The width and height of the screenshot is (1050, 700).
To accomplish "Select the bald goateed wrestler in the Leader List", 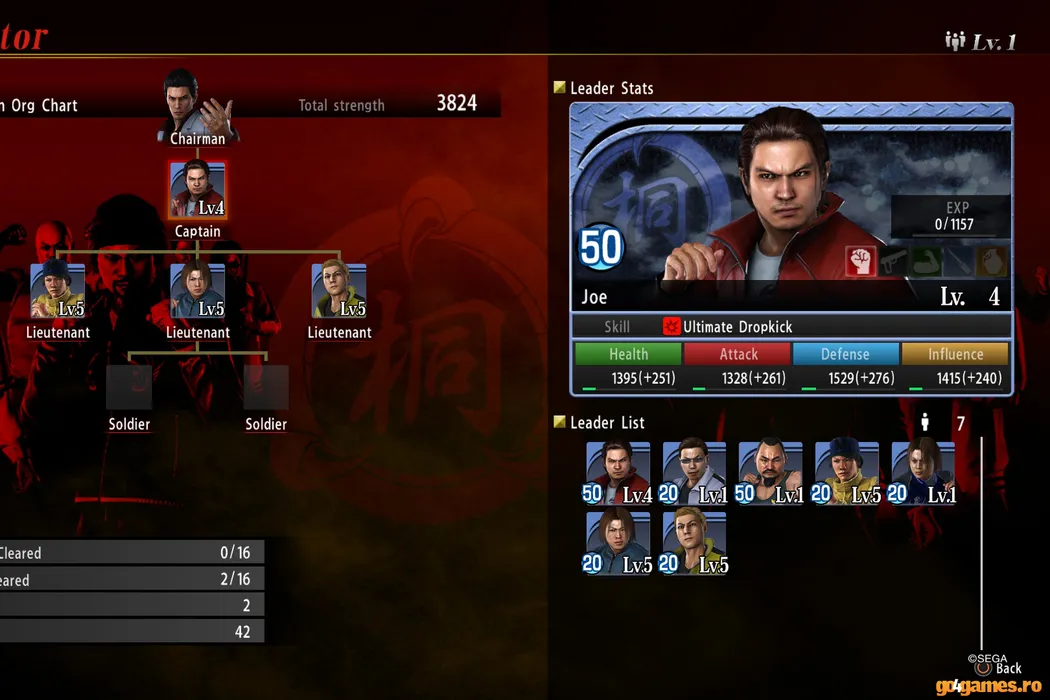I will pos(770,472).
